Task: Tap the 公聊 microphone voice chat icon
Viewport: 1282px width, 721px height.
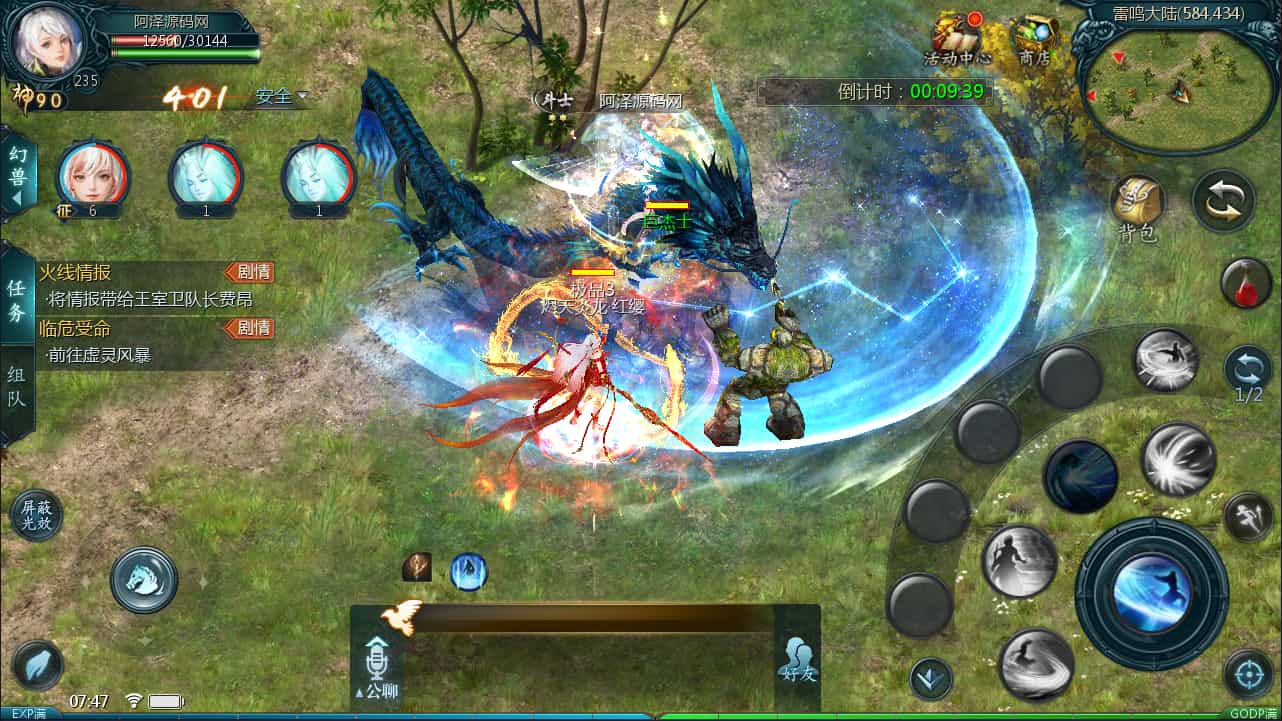Action: 376,660
